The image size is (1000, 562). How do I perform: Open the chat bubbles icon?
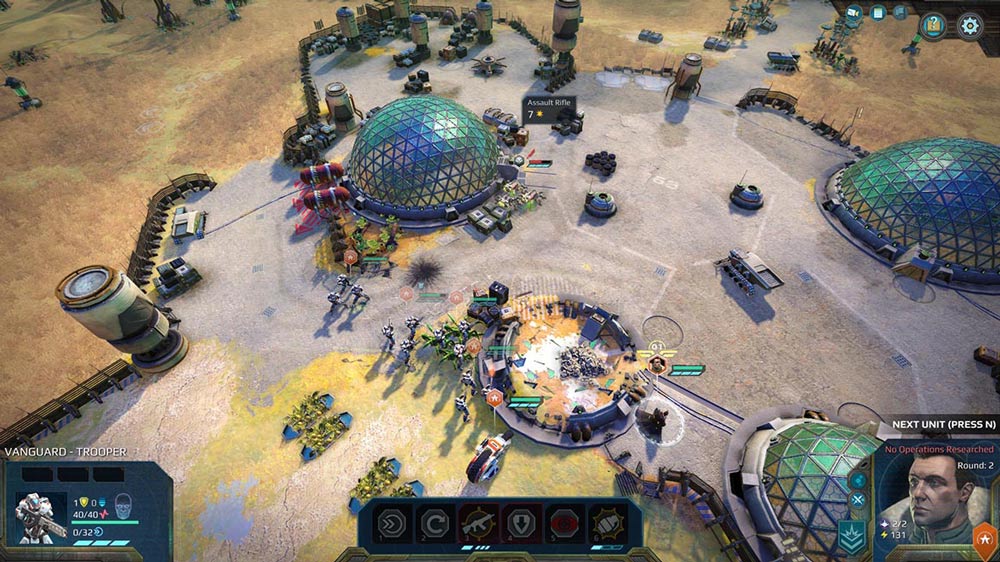pos(900,13)
